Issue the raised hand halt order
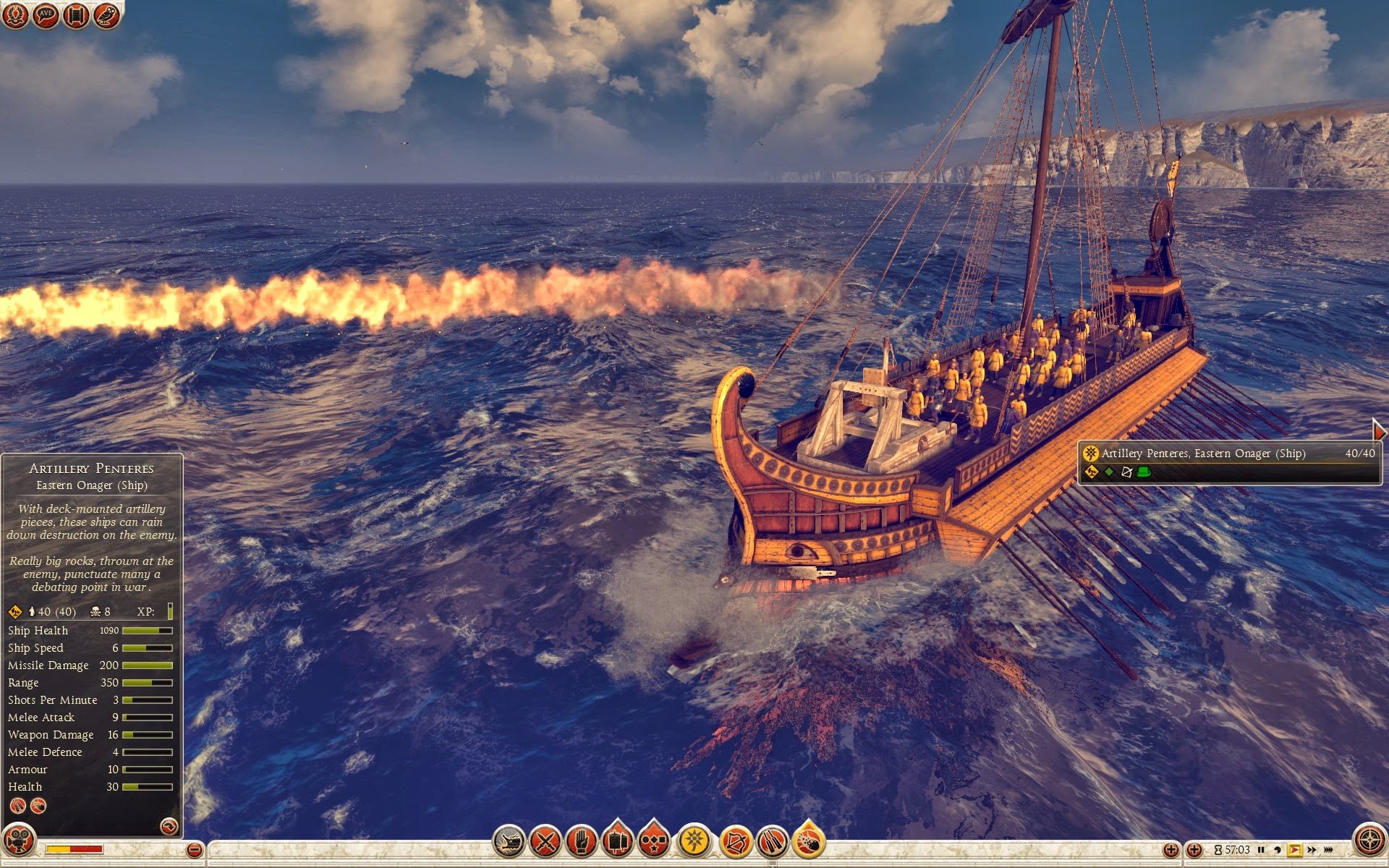This screenshot has height=868, width=1389. (582, 842)
